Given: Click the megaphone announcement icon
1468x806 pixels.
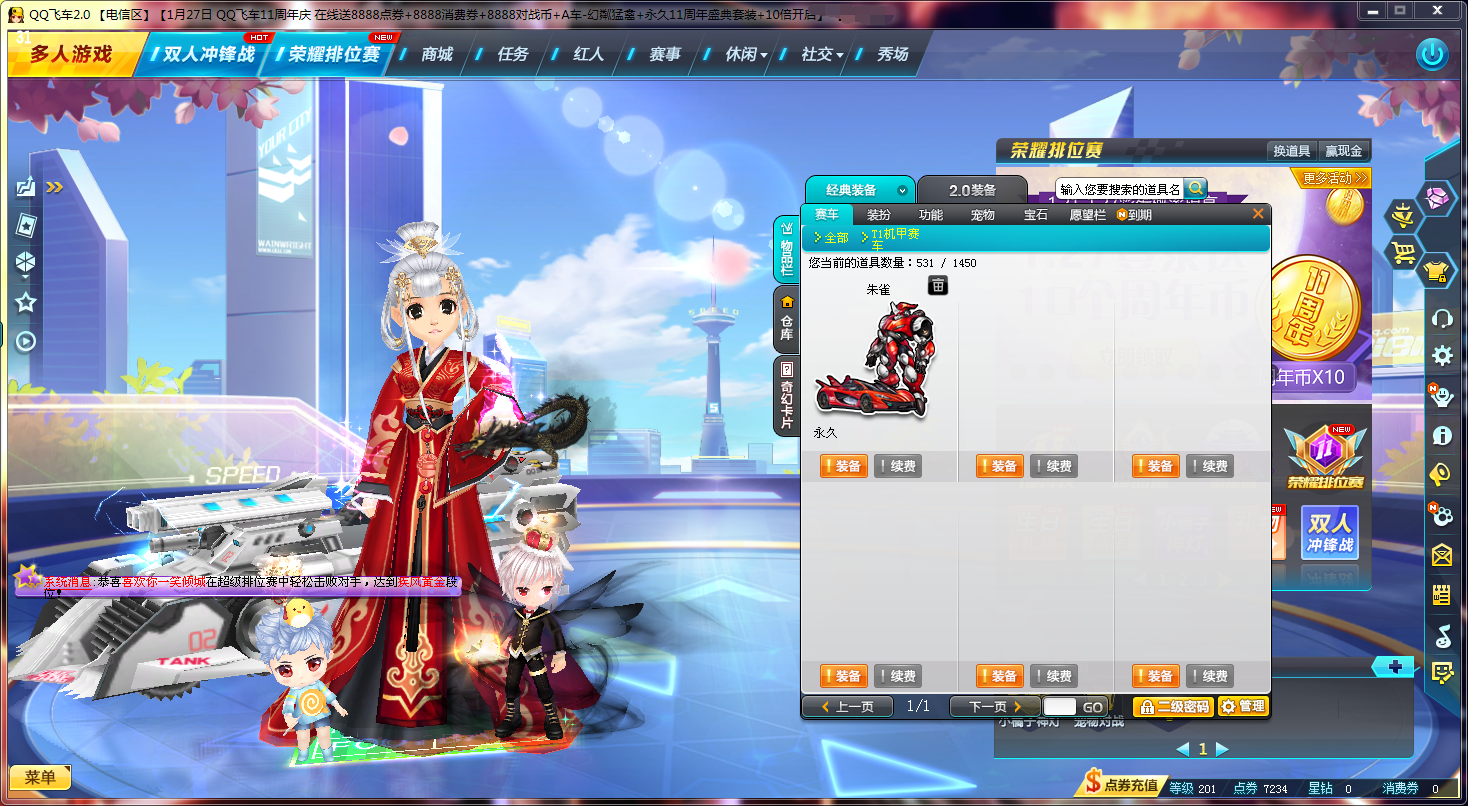Looking at the screenshot, I should (1443, 474).
